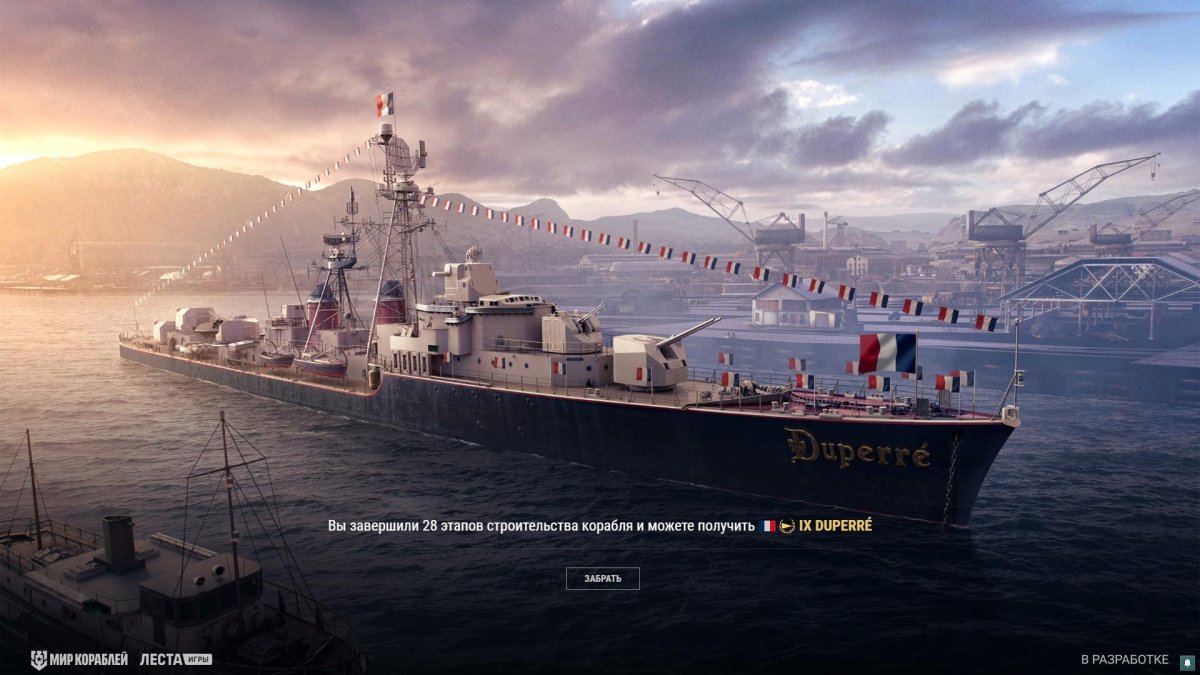Claim the ship with the ЗАБРАТЬ button
1200x675 pixels.
(602, 578)
